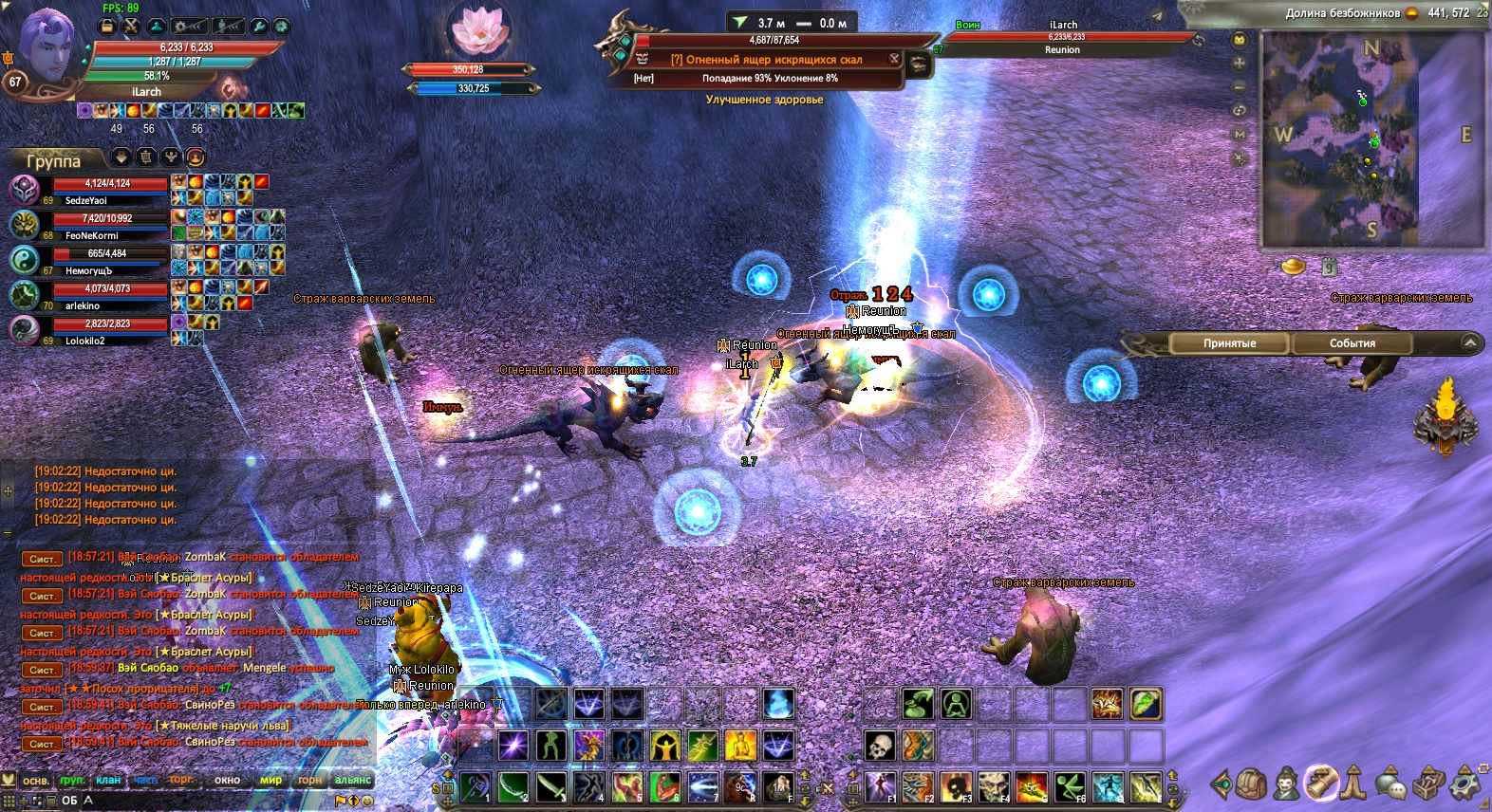Open the world map with the M button
Viewport: 1492px width, 812px height.
coord(1240,135)
